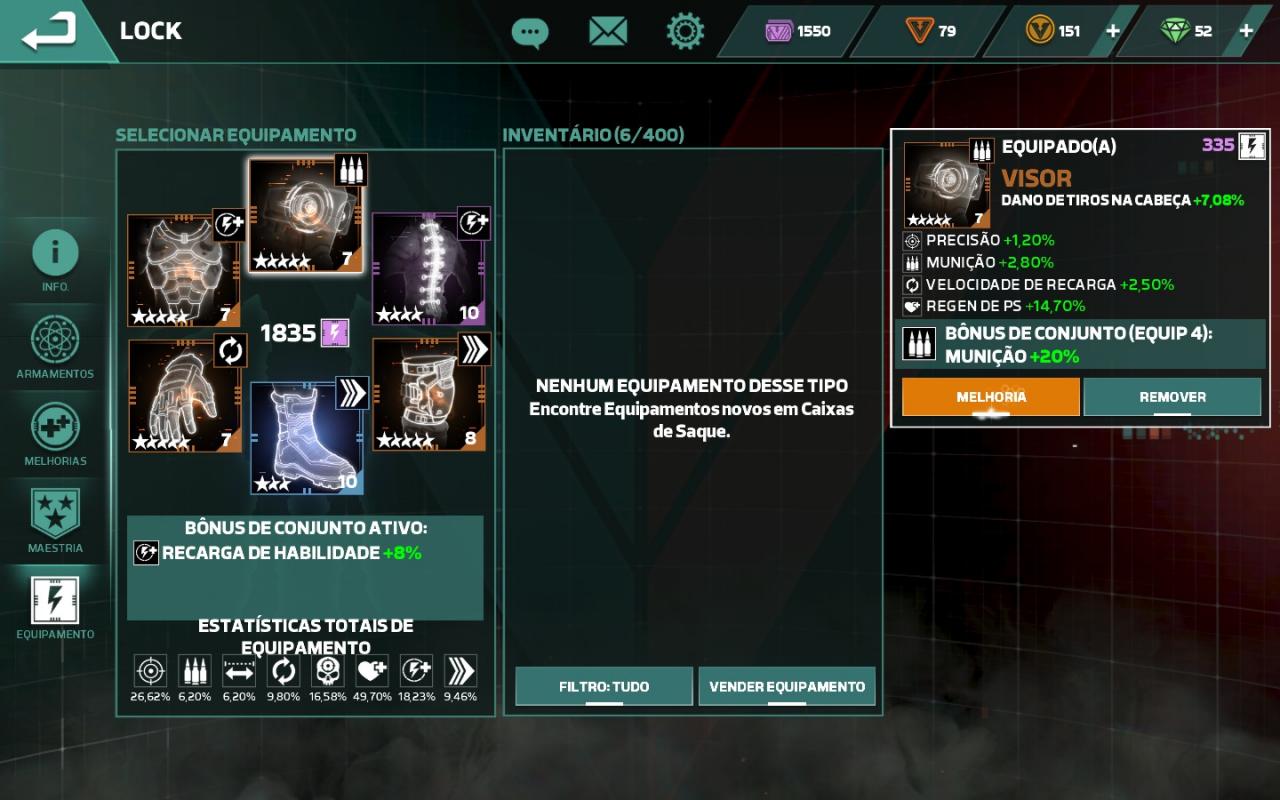Switch to the Melhorias tab

click(x=55, y=433)
